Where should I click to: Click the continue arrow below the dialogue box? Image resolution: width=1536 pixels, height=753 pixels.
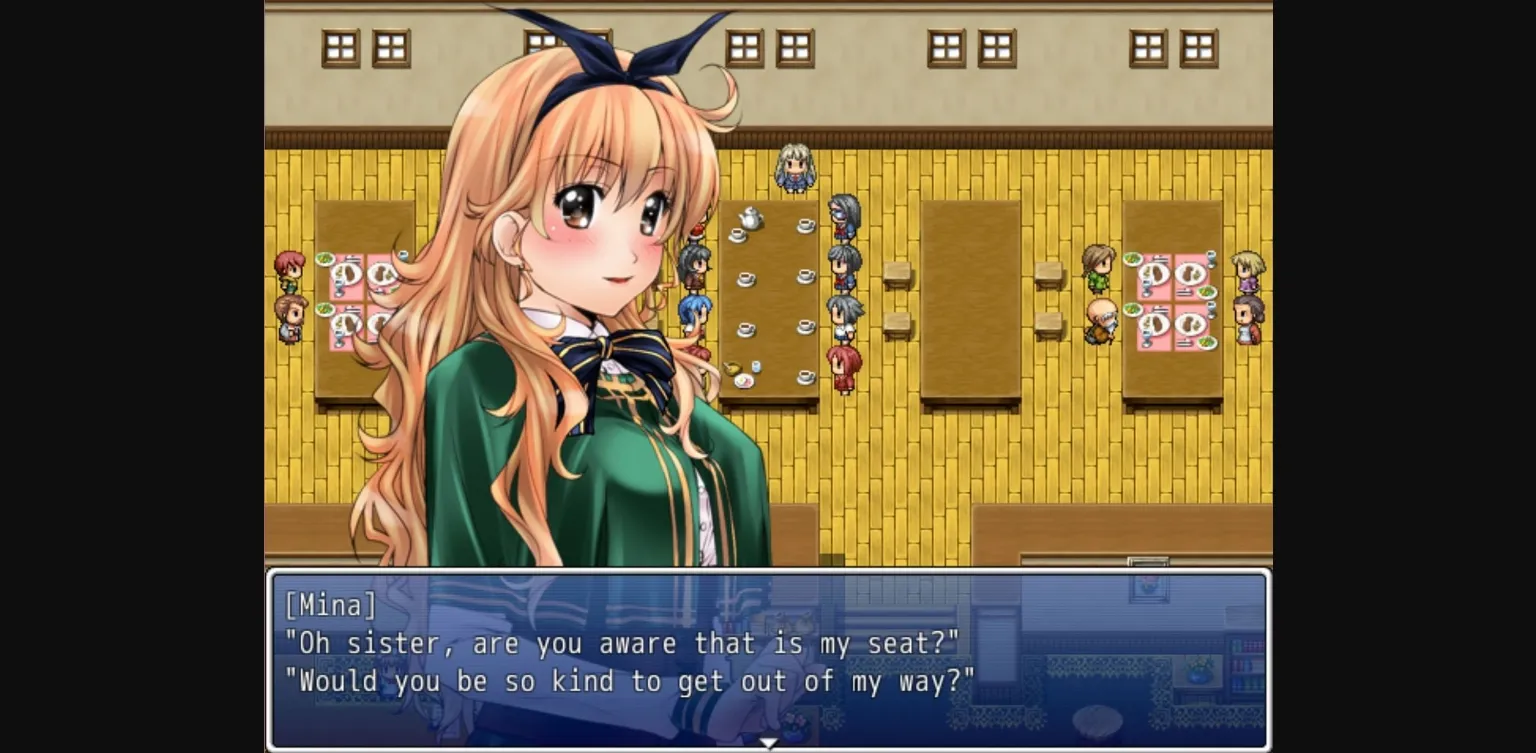pos(768,743)
